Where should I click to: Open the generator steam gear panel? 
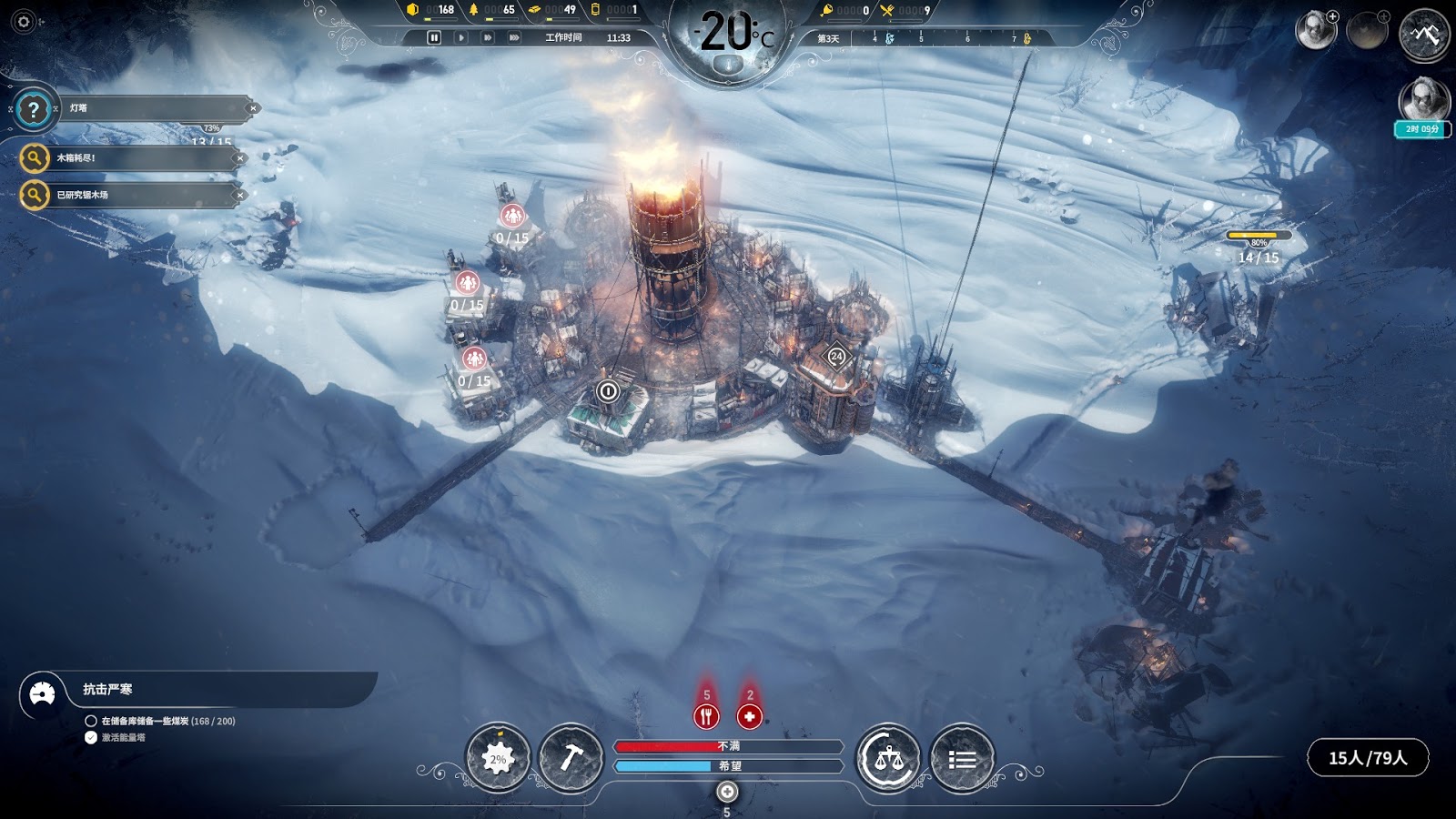[498, 759]
